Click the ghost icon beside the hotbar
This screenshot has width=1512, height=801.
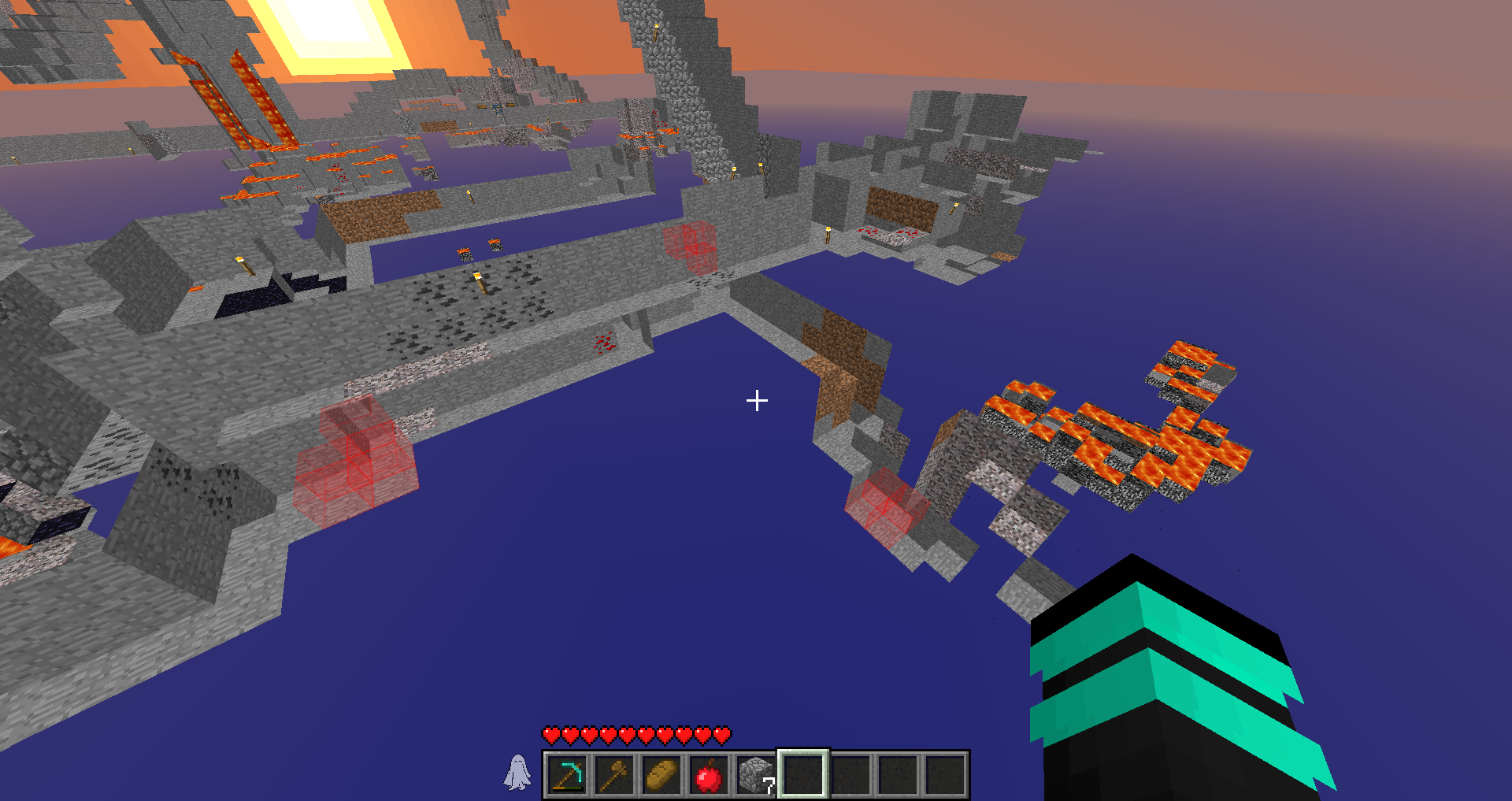click(517, 773)
